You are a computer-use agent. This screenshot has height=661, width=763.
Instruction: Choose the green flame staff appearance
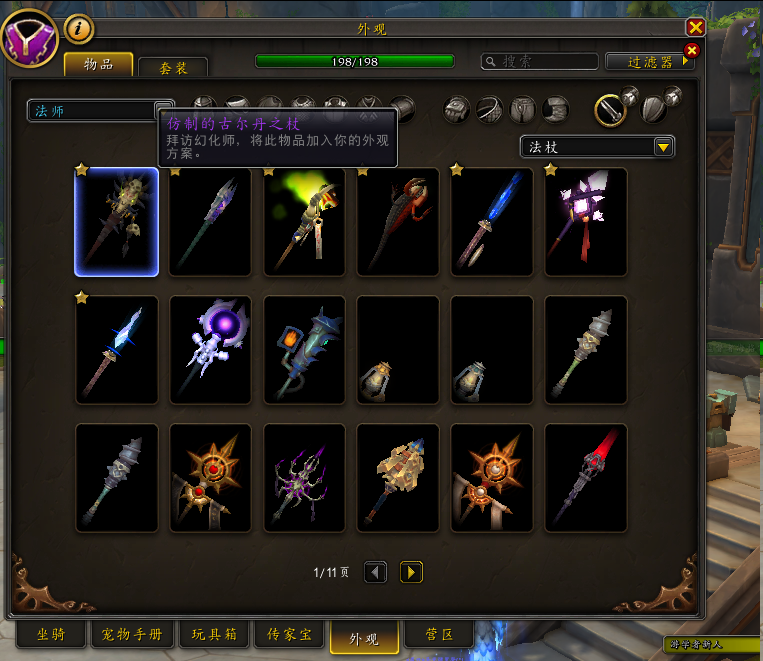304,221
